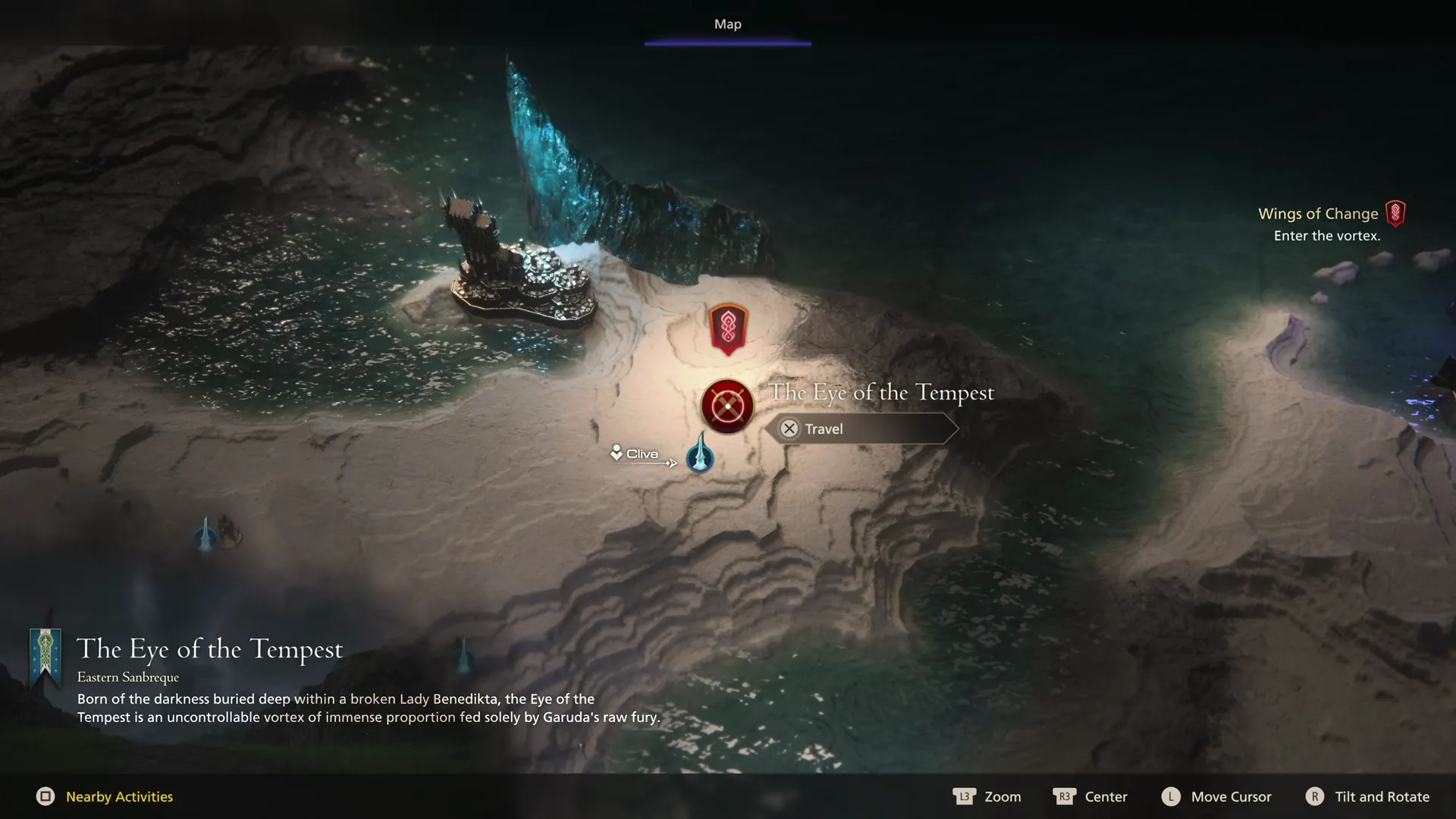Click Clive's blue player position marker

[x=699, y=457]
